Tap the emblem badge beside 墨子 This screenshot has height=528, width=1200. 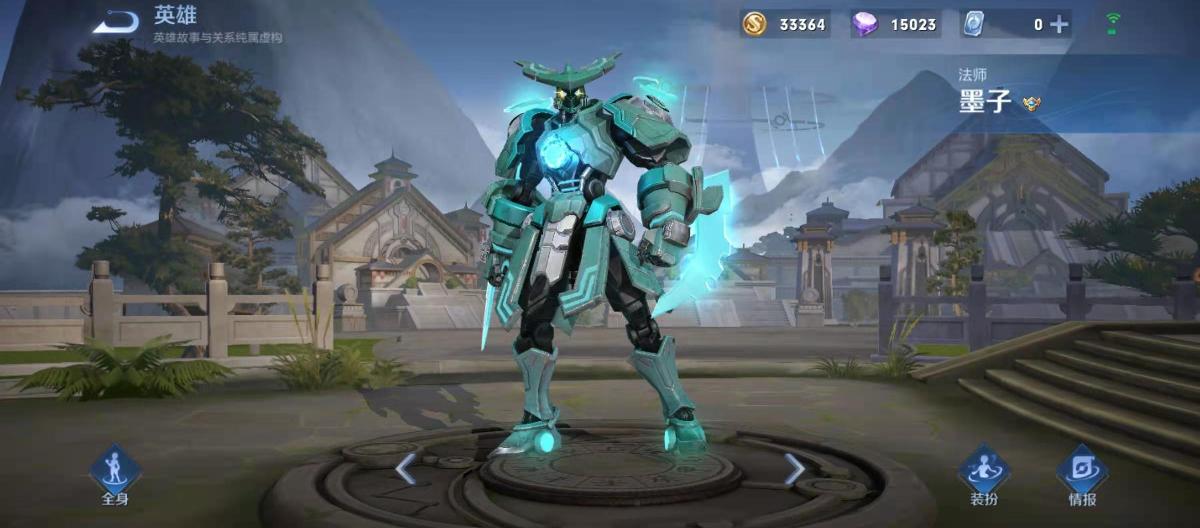pos(1031,102)
